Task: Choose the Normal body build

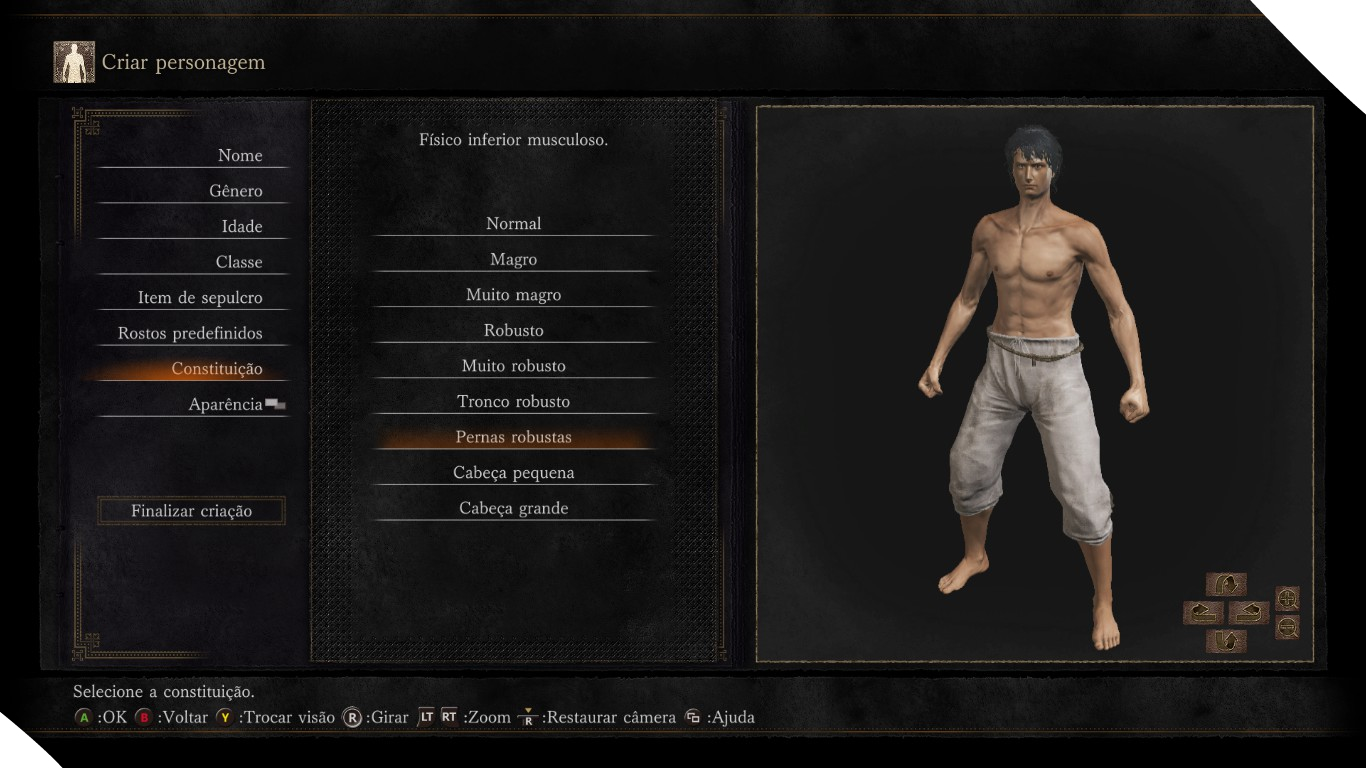Action: point(513,224)
